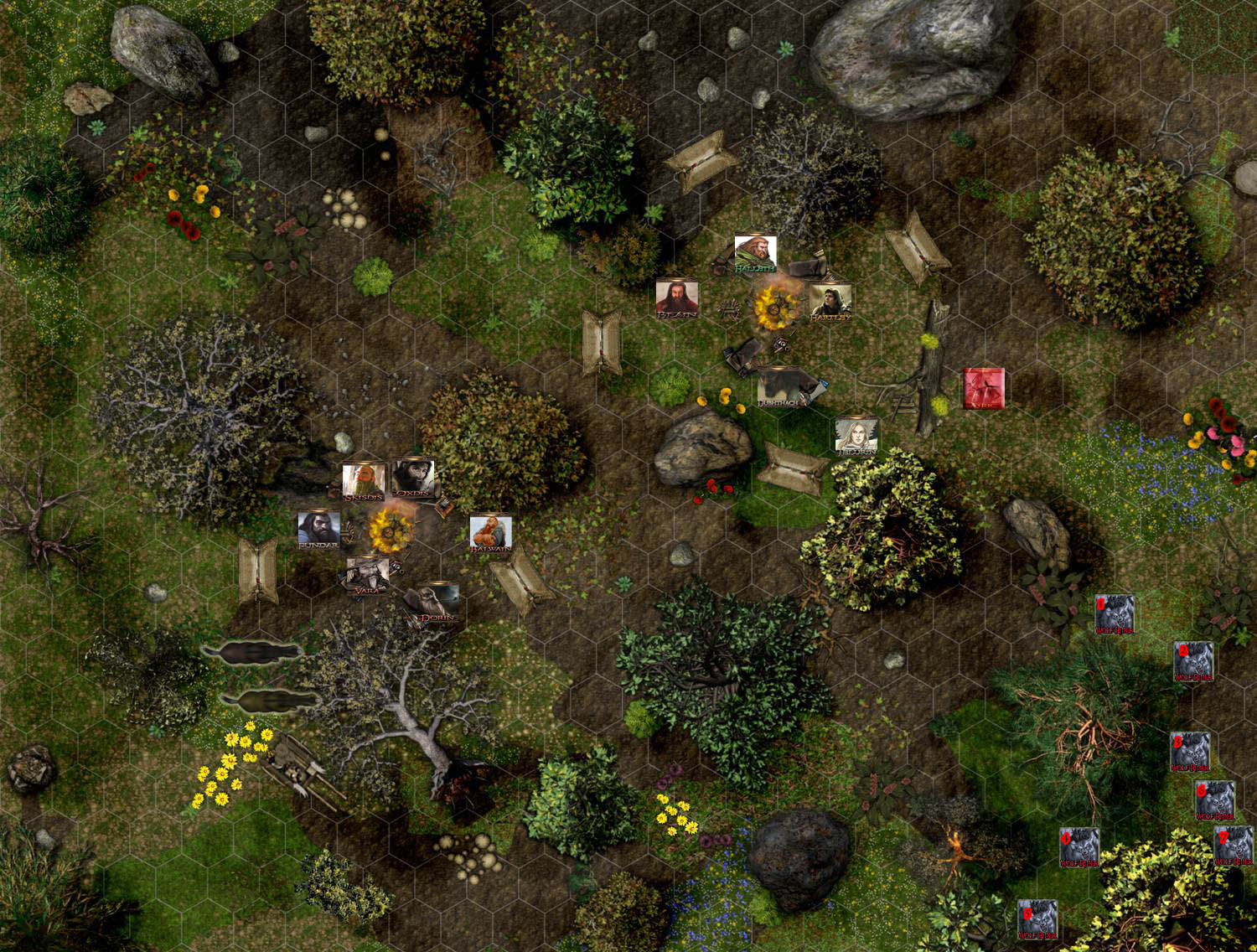
Task: Choose the Balwain dwarf token
Action: click(x=490, y=534)
